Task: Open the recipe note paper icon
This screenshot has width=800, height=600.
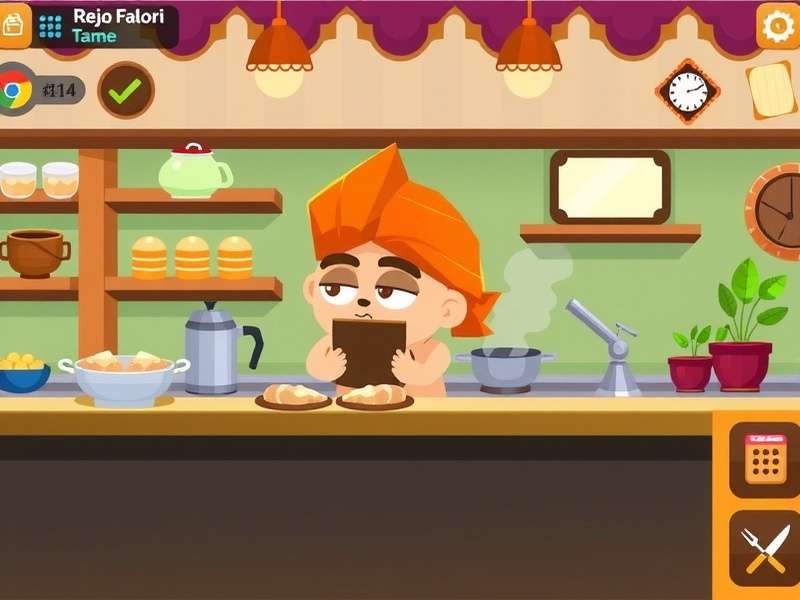Action: (770, 90)
